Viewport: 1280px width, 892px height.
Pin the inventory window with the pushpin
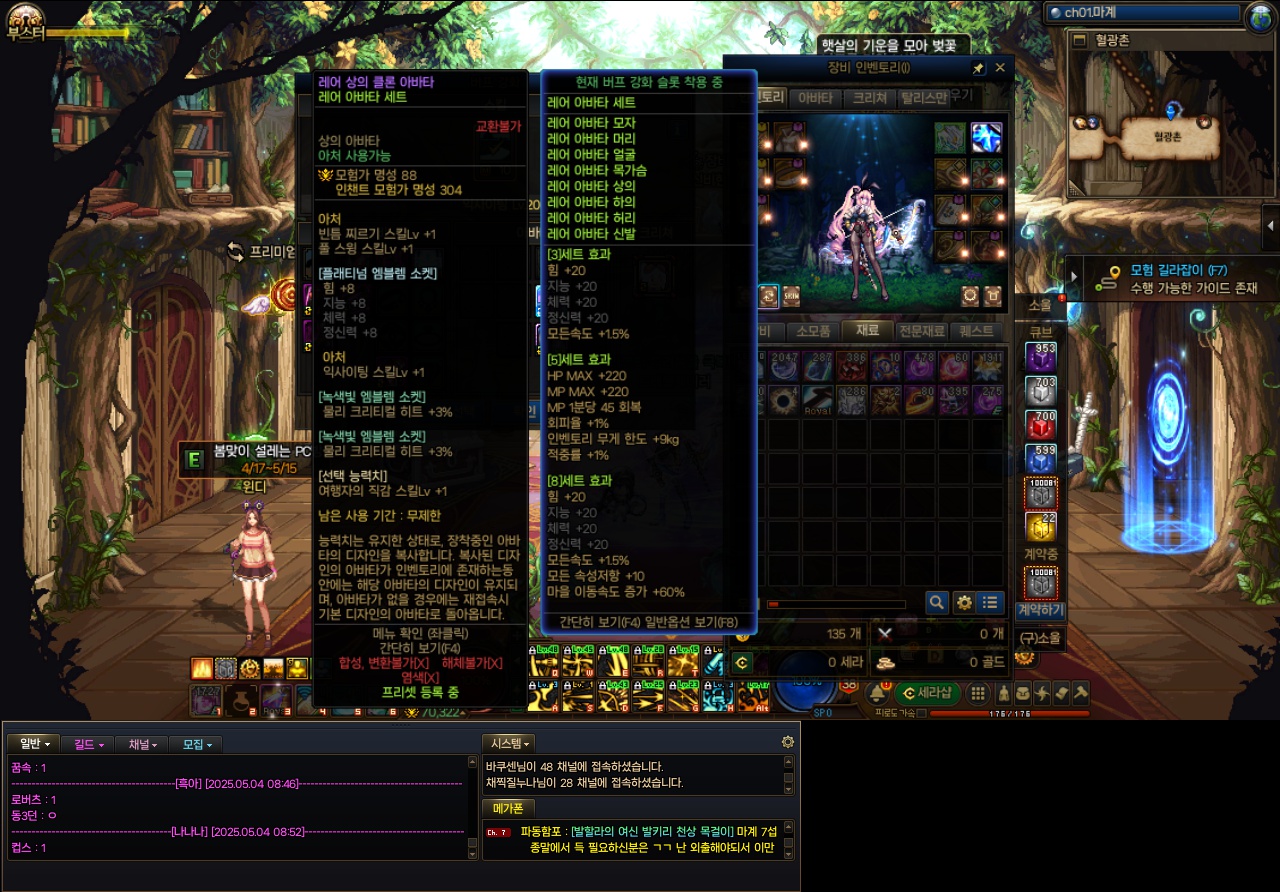[978, 68]
